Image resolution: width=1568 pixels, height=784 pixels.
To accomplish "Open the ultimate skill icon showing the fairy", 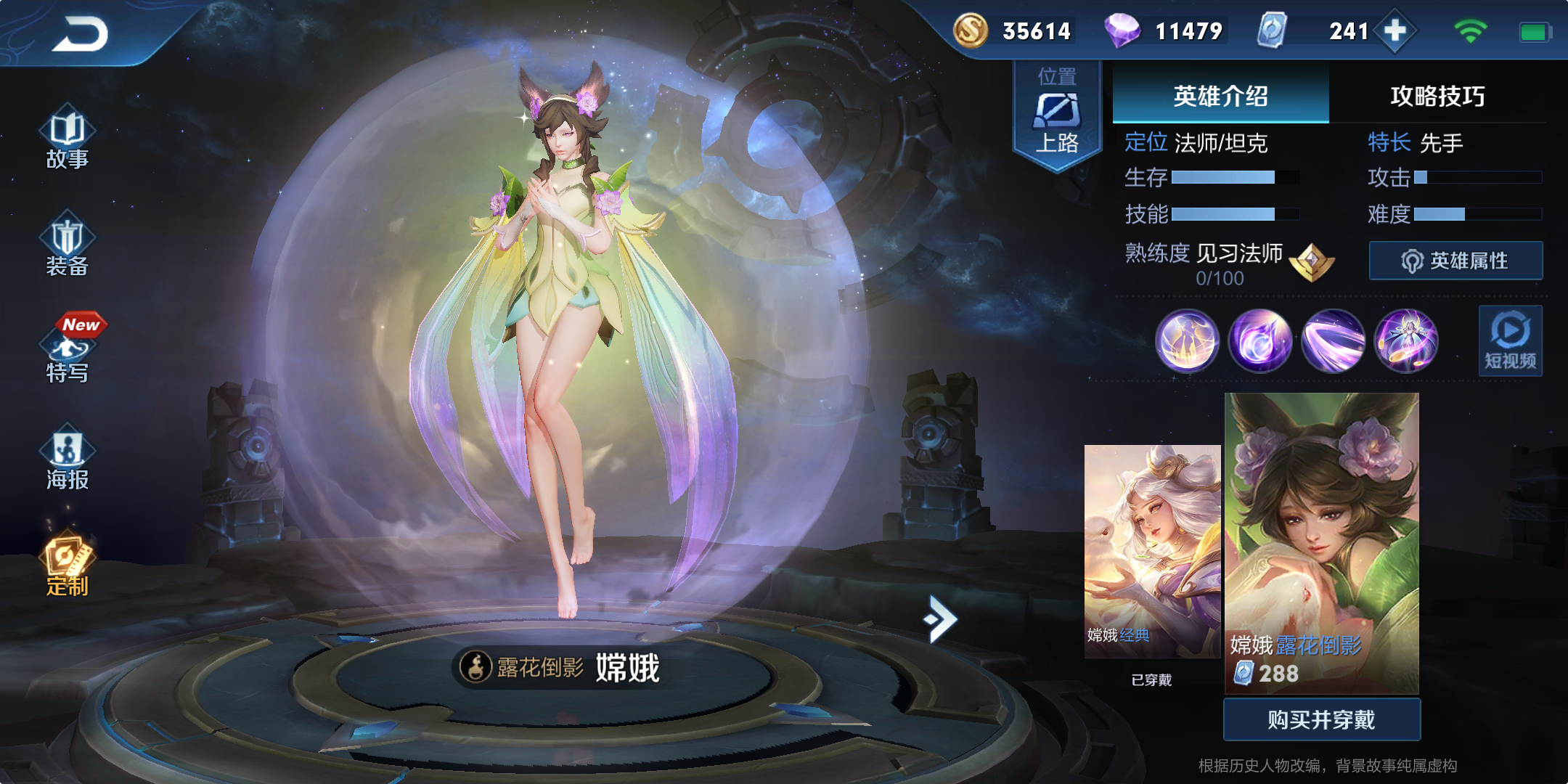I will (x=1407, y=341).
